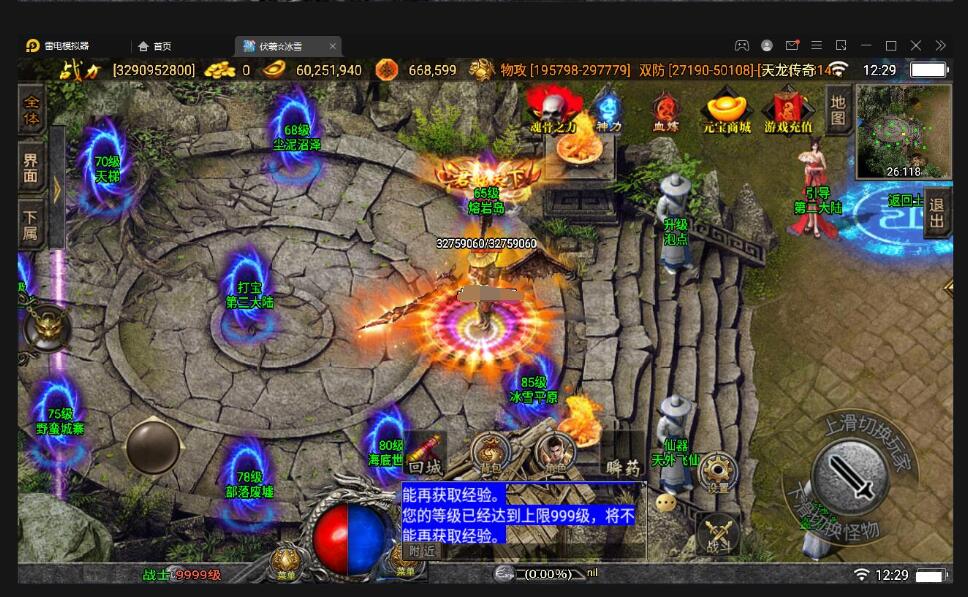Use the 回城 return-to-town scroll
This screenshot has height=597, width=968.
point(423,453)
